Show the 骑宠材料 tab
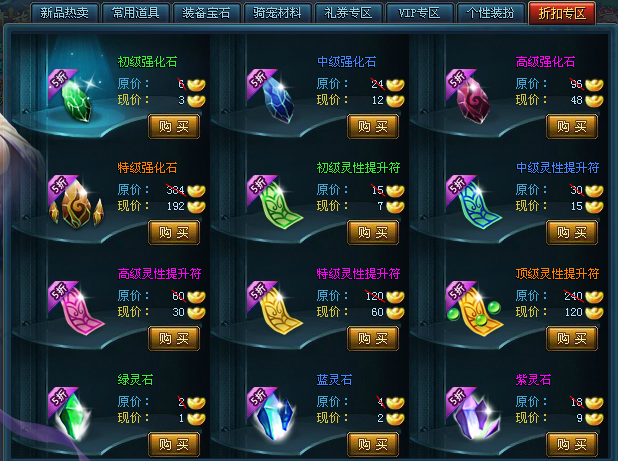 tap(277, 13)
